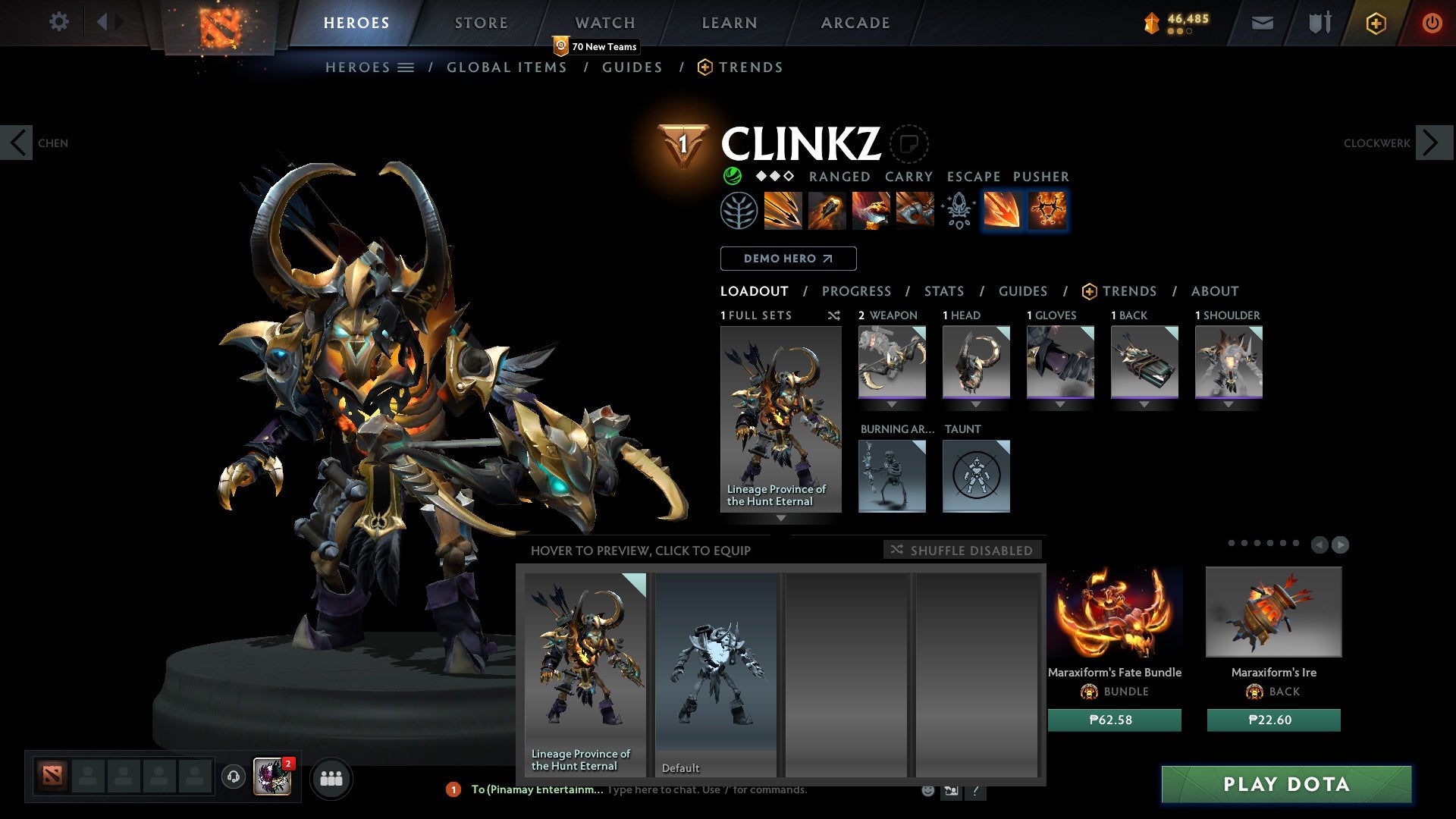Click the shuffle toggle beside Full Sets
This screenshot has height=819, width=1456.
(834, 315)
